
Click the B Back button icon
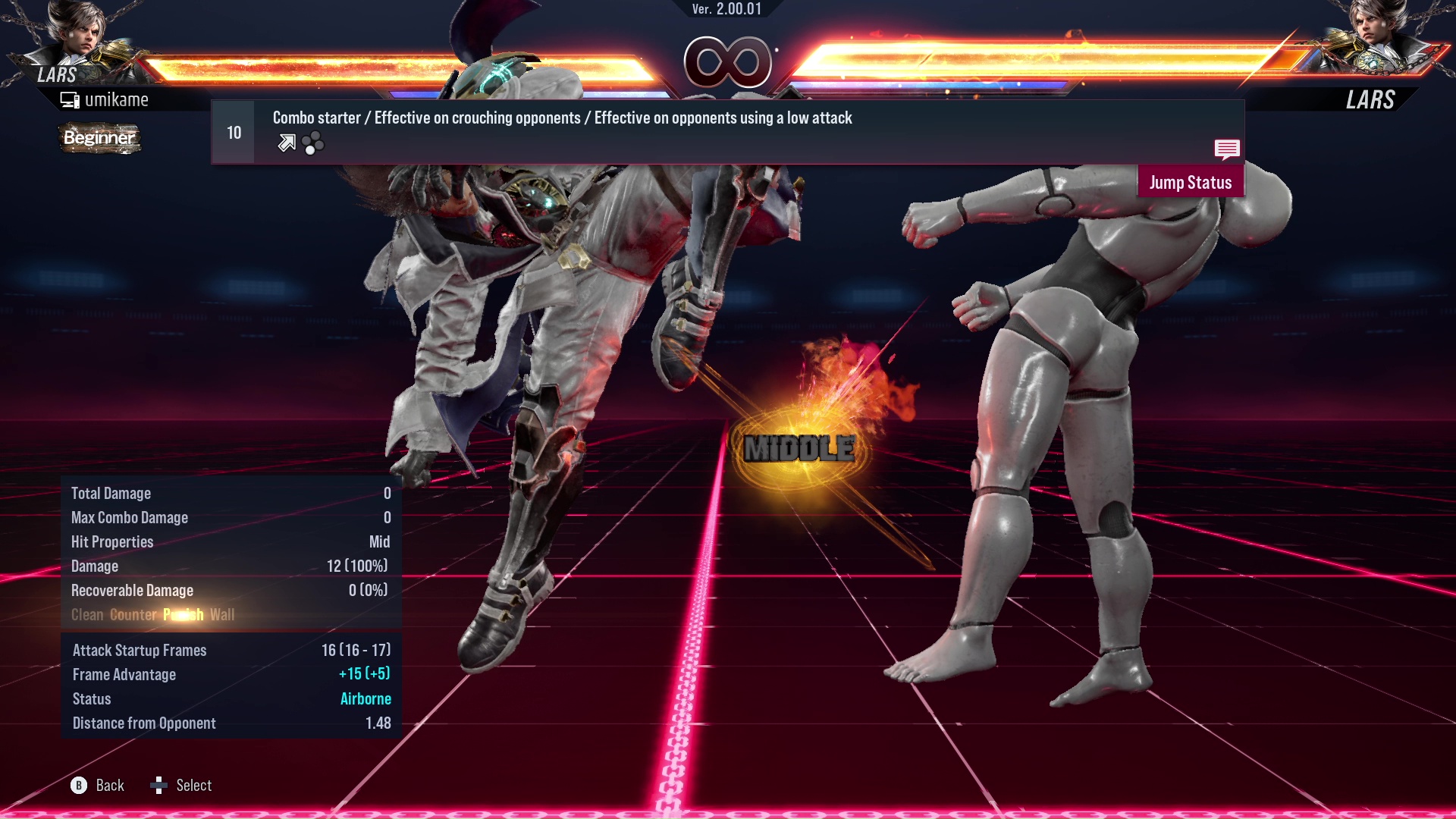tap(78, 786)
